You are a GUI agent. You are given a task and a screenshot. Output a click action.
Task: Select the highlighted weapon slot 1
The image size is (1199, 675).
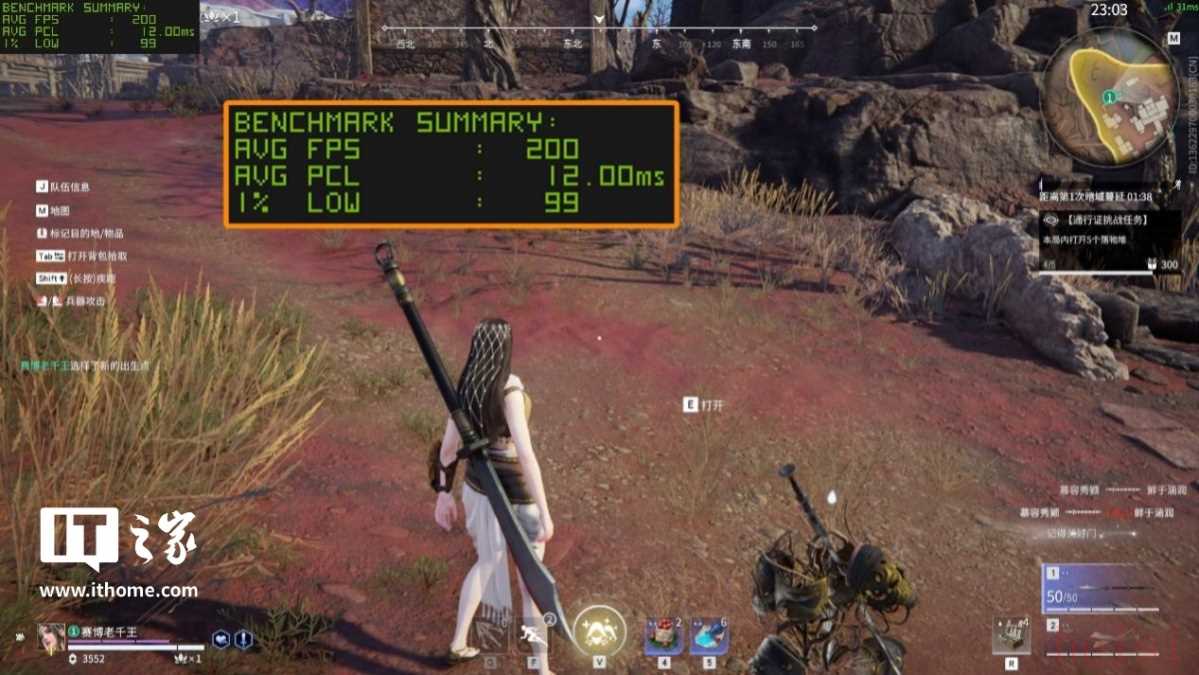click(x=1106, y=588)
